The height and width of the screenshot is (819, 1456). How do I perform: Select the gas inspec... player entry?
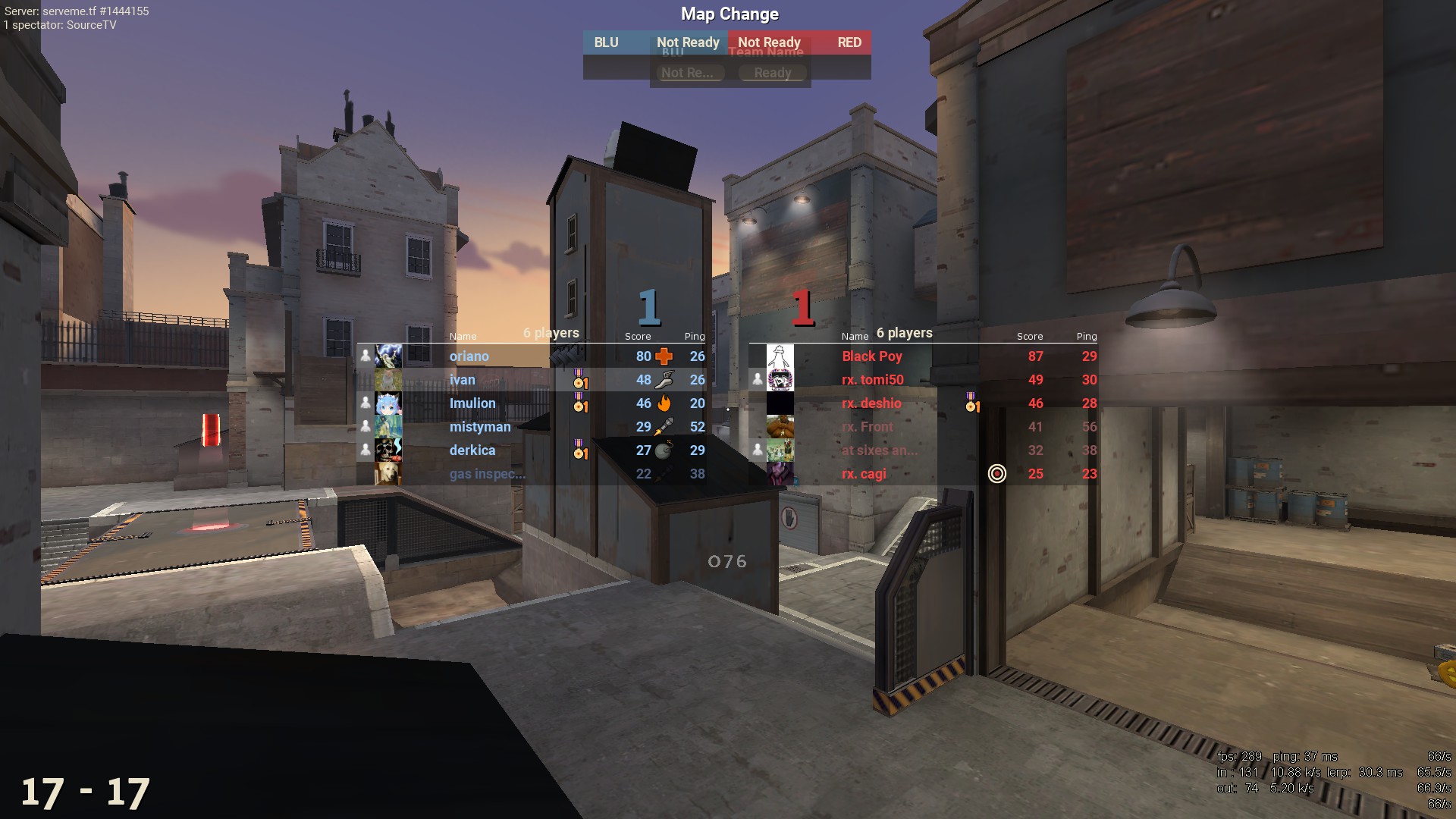pyautogui.click(x=487, y=474)
